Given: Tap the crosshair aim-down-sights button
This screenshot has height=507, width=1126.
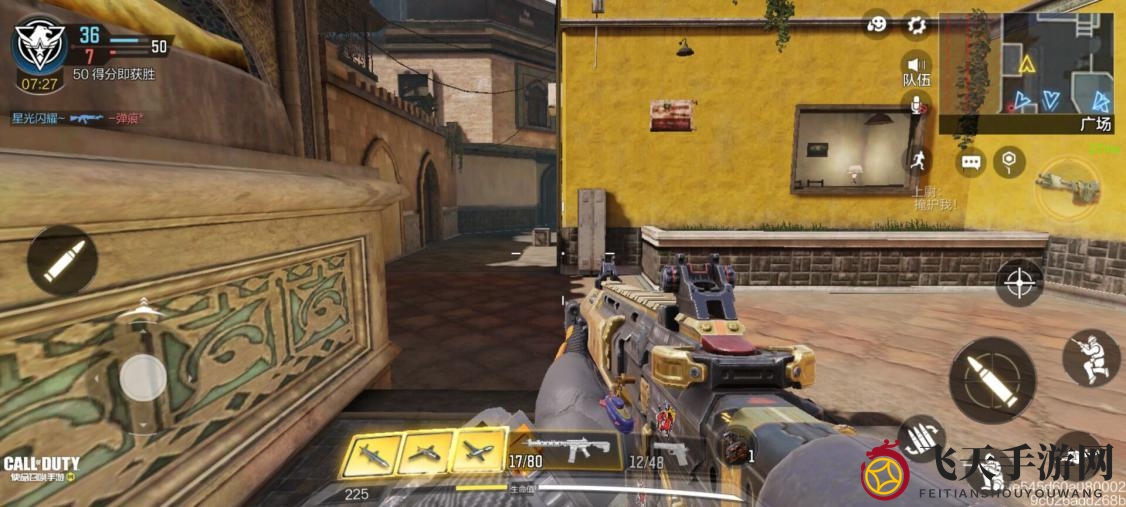Looking at the screenshot, I should (x=1019, y=283).
